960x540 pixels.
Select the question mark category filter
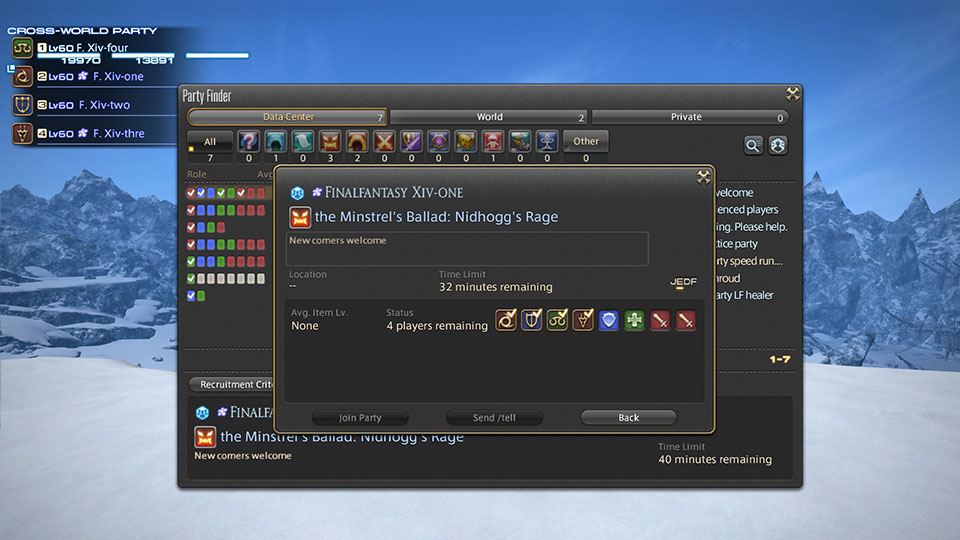tap(248, 142)
